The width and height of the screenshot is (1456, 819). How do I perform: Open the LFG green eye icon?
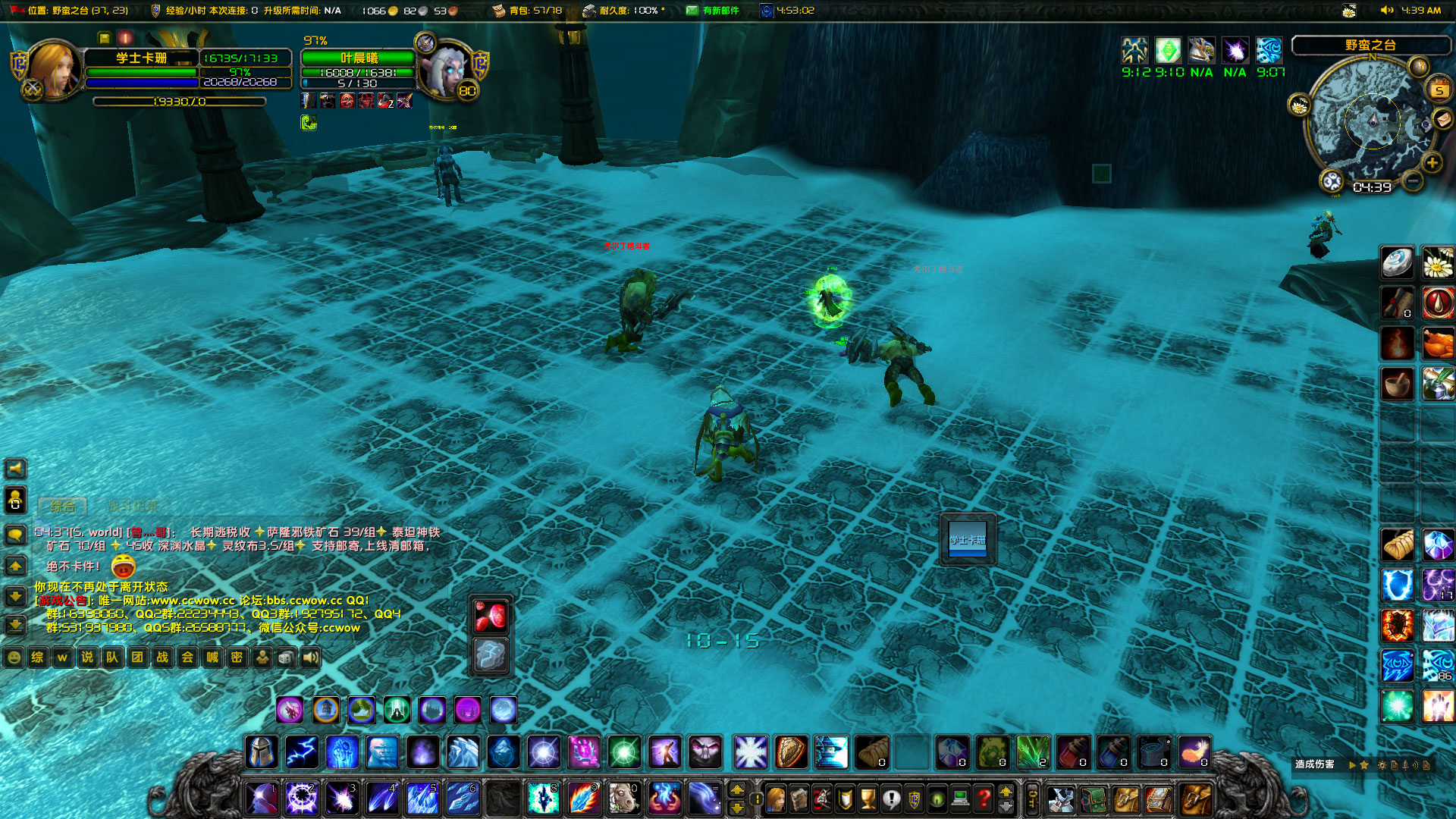click(935, 798)
